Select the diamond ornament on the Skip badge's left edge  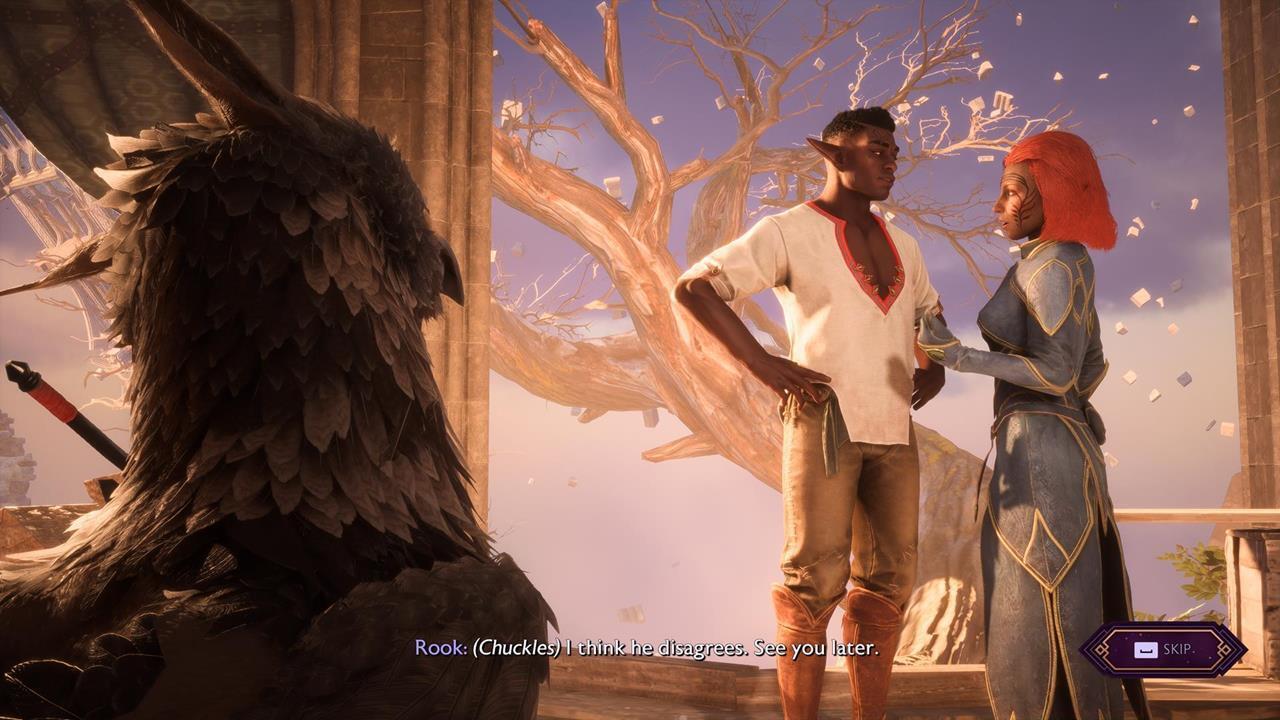pos(1101,650)
